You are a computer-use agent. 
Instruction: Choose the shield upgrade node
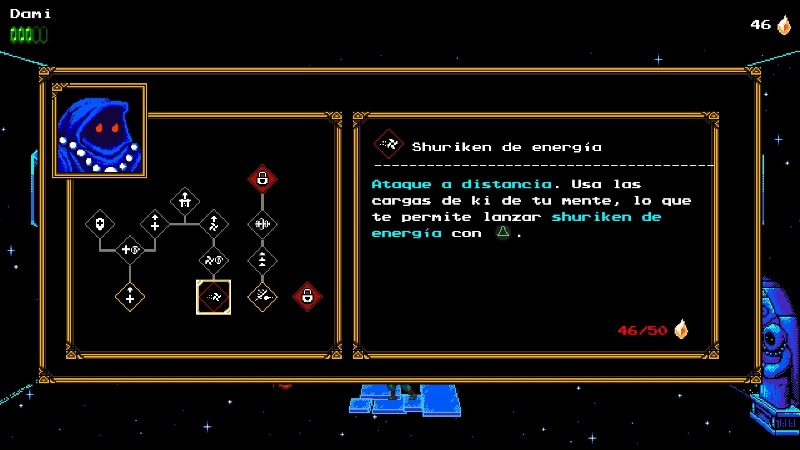[101, 223]
